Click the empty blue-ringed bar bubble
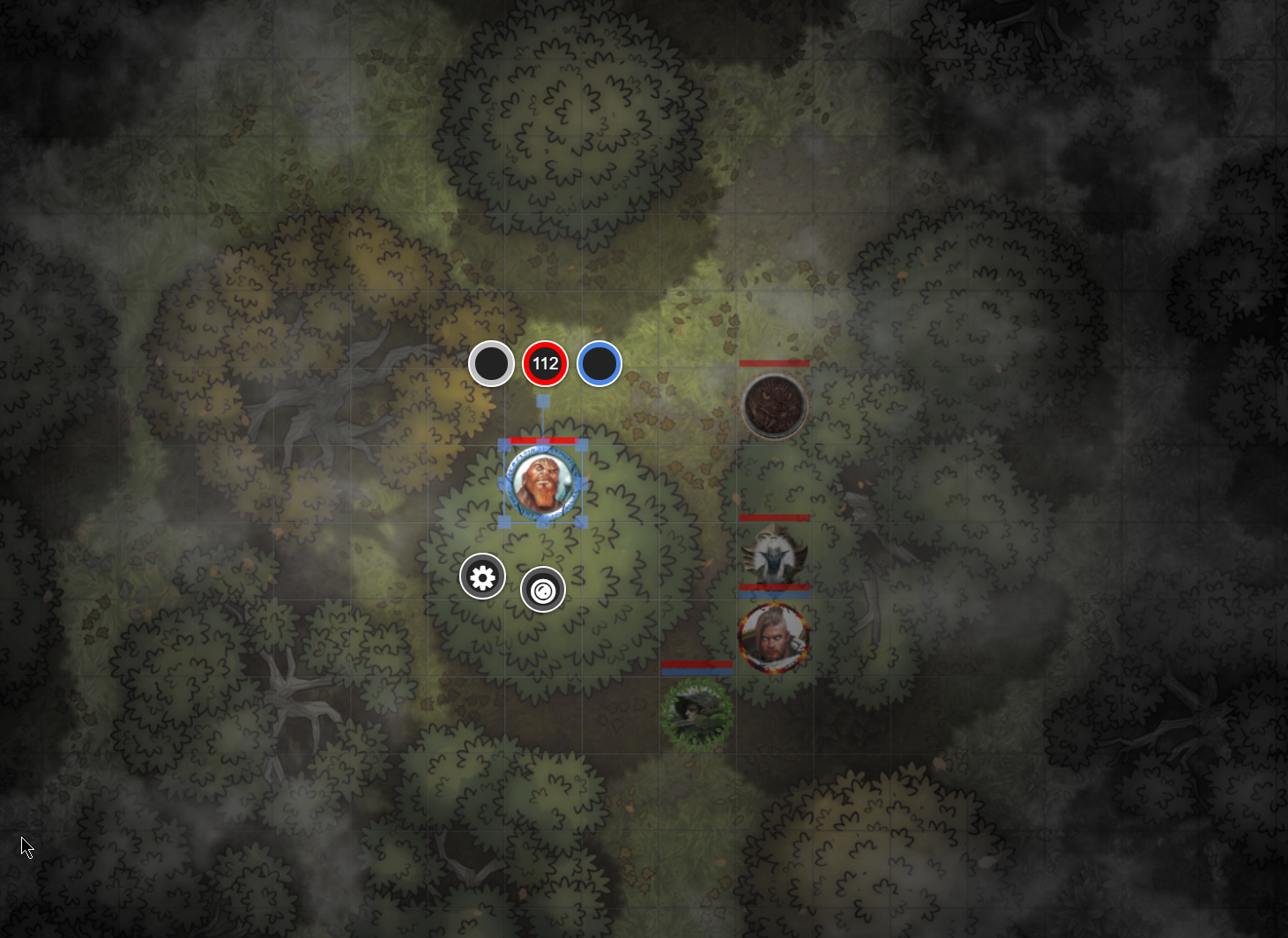 pyautogui.click(x=599, y=363)
